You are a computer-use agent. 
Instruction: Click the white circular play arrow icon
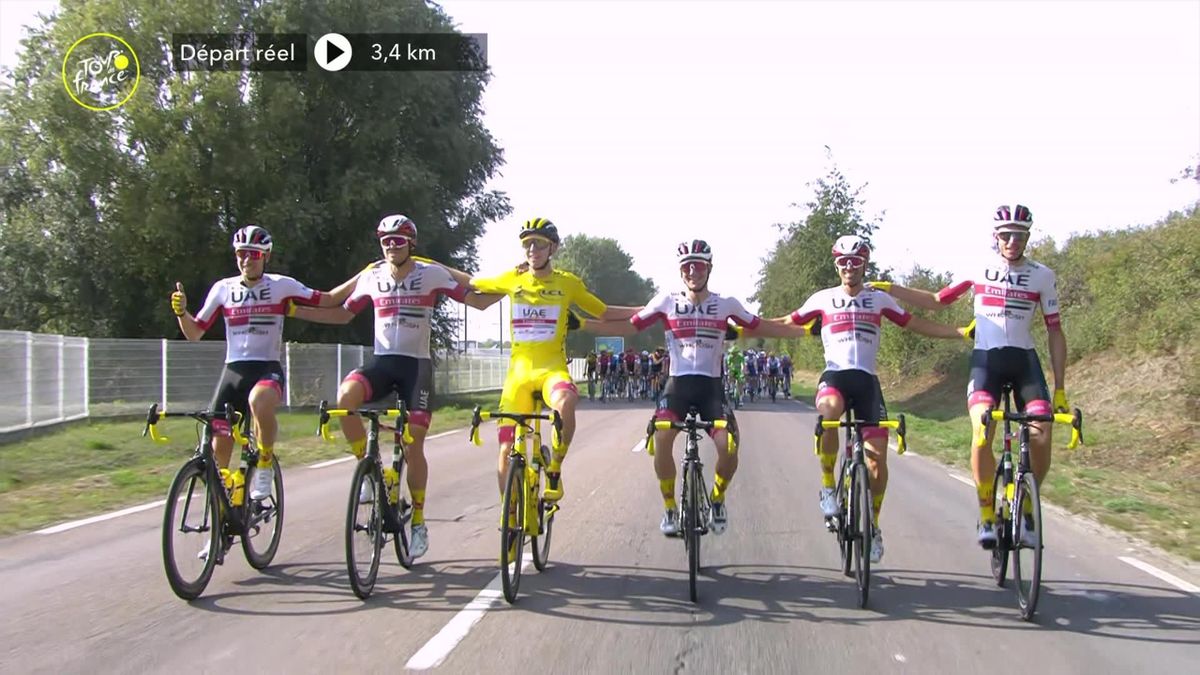point(333,52)
